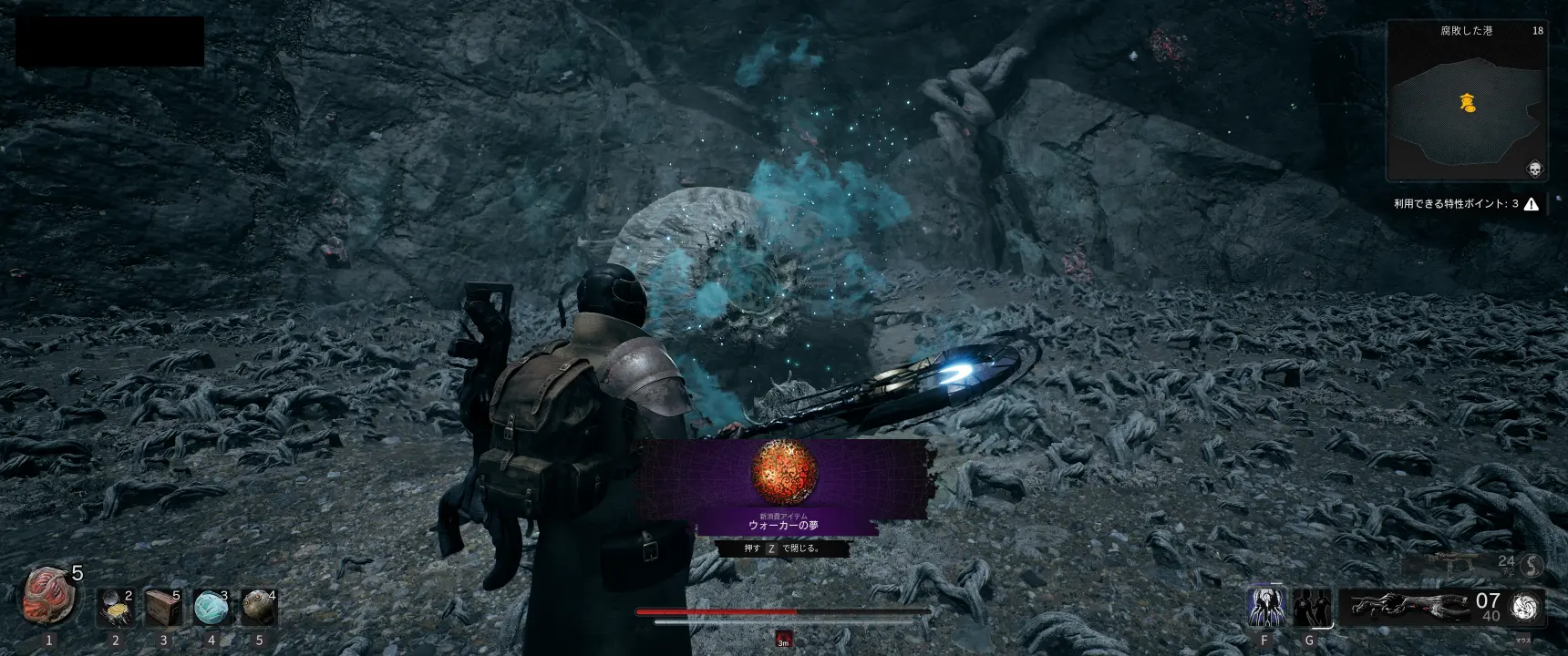Viewport: 1568px width, 656px height.
Task: Click the orange player marker on the minimap
Action: [x=1468, y=103]
